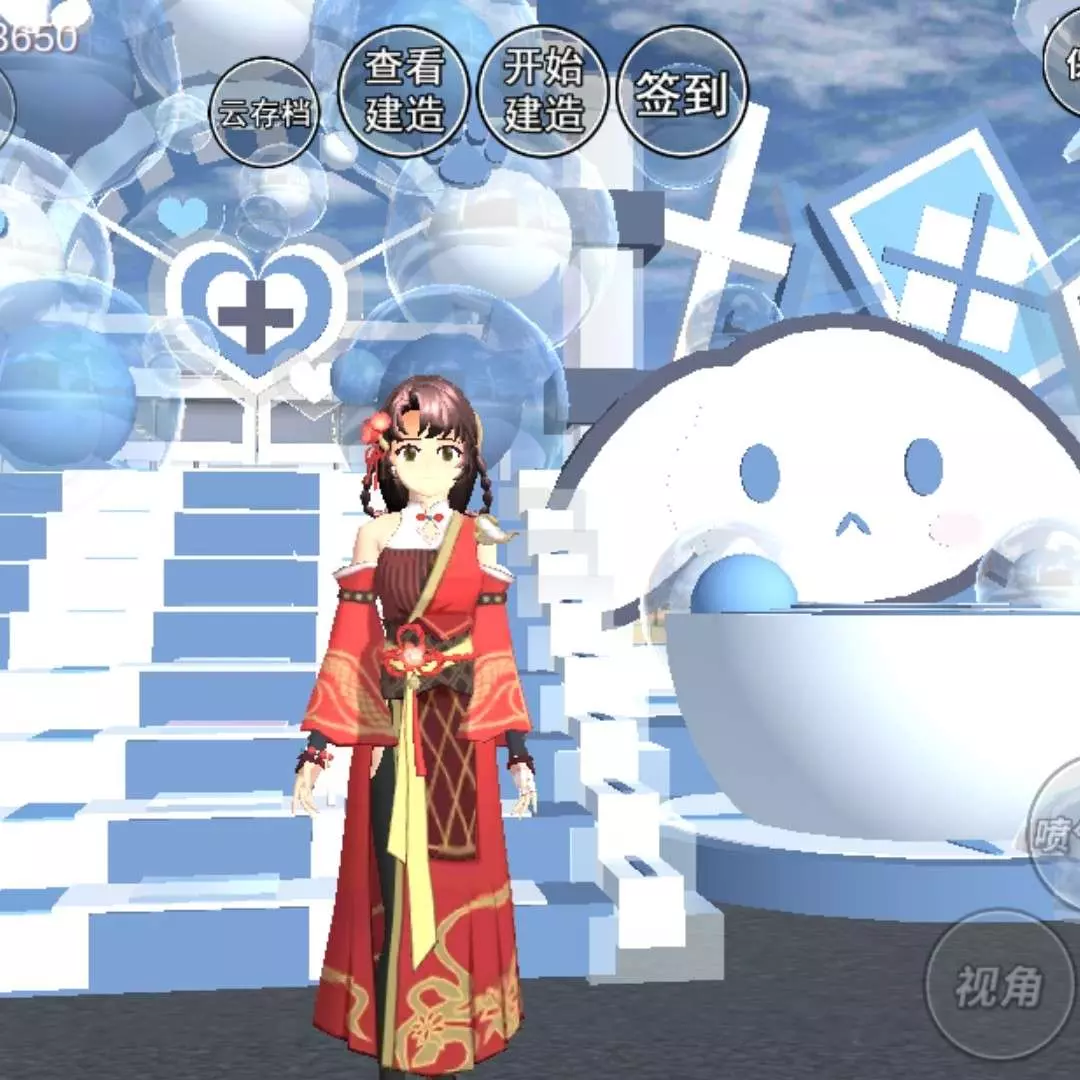
Task: Start building with 开始建造 button
Action: click(543, 92)
